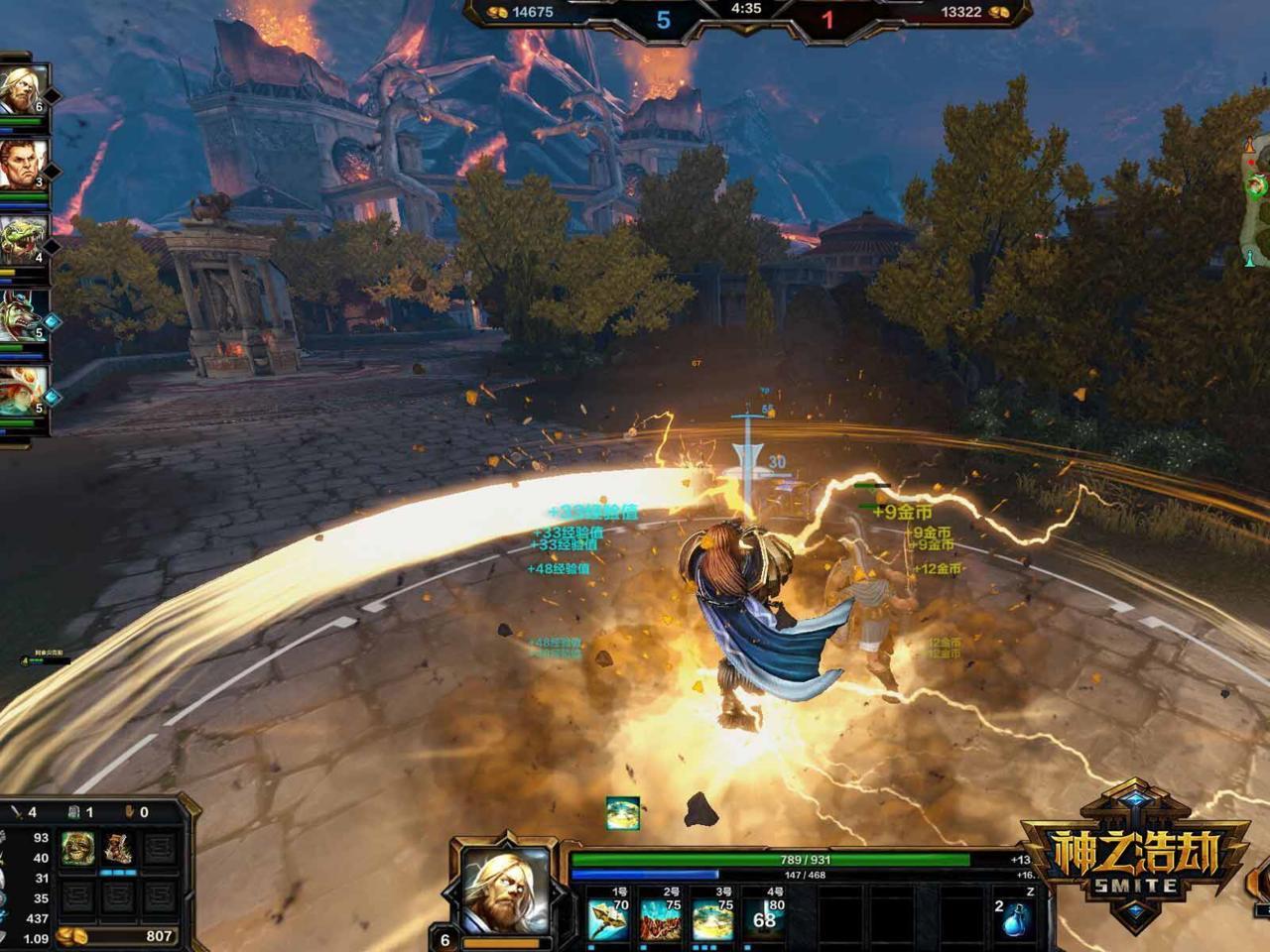This screenshot has height=952, width=1270.
Task: Click the blond bearded god portrait beside the health bar
Action: (507, 890)
